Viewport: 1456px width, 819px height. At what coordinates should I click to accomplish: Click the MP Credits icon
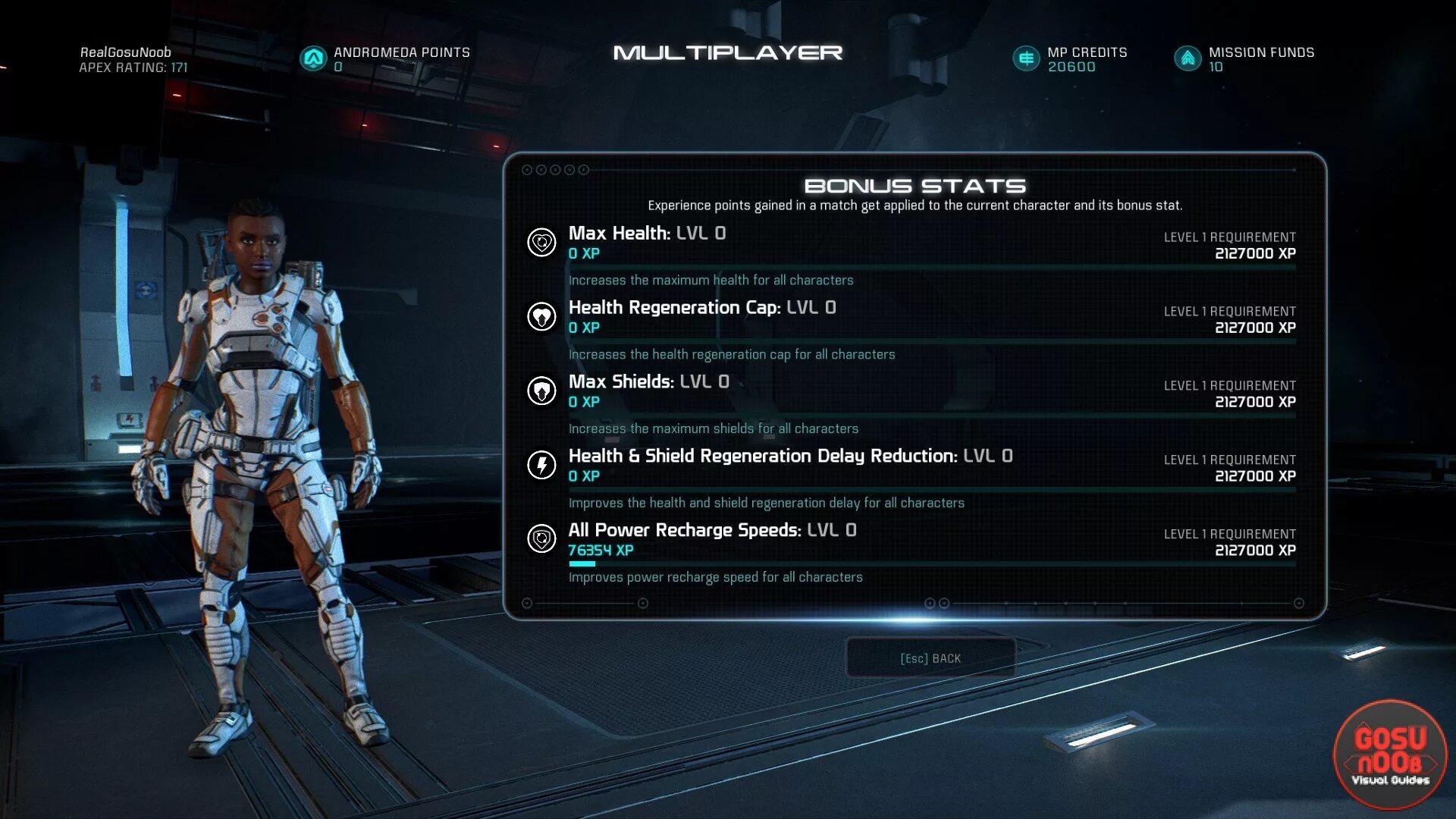1026,58
